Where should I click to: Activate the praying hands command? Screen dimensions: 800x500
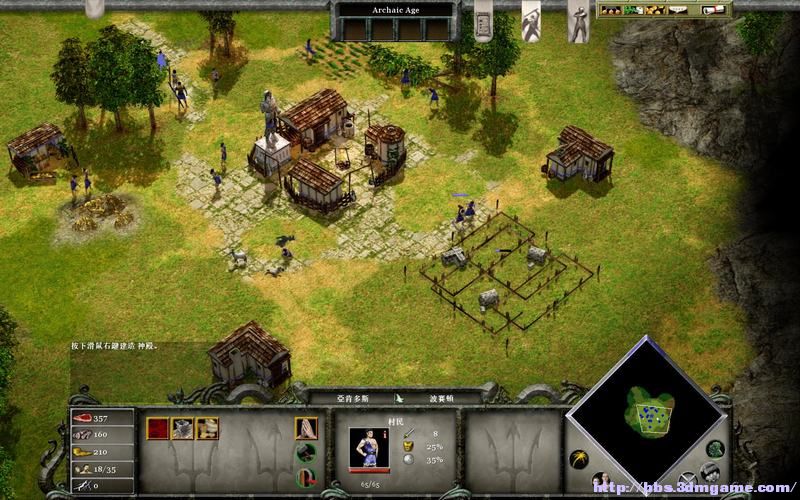point(306,429)
